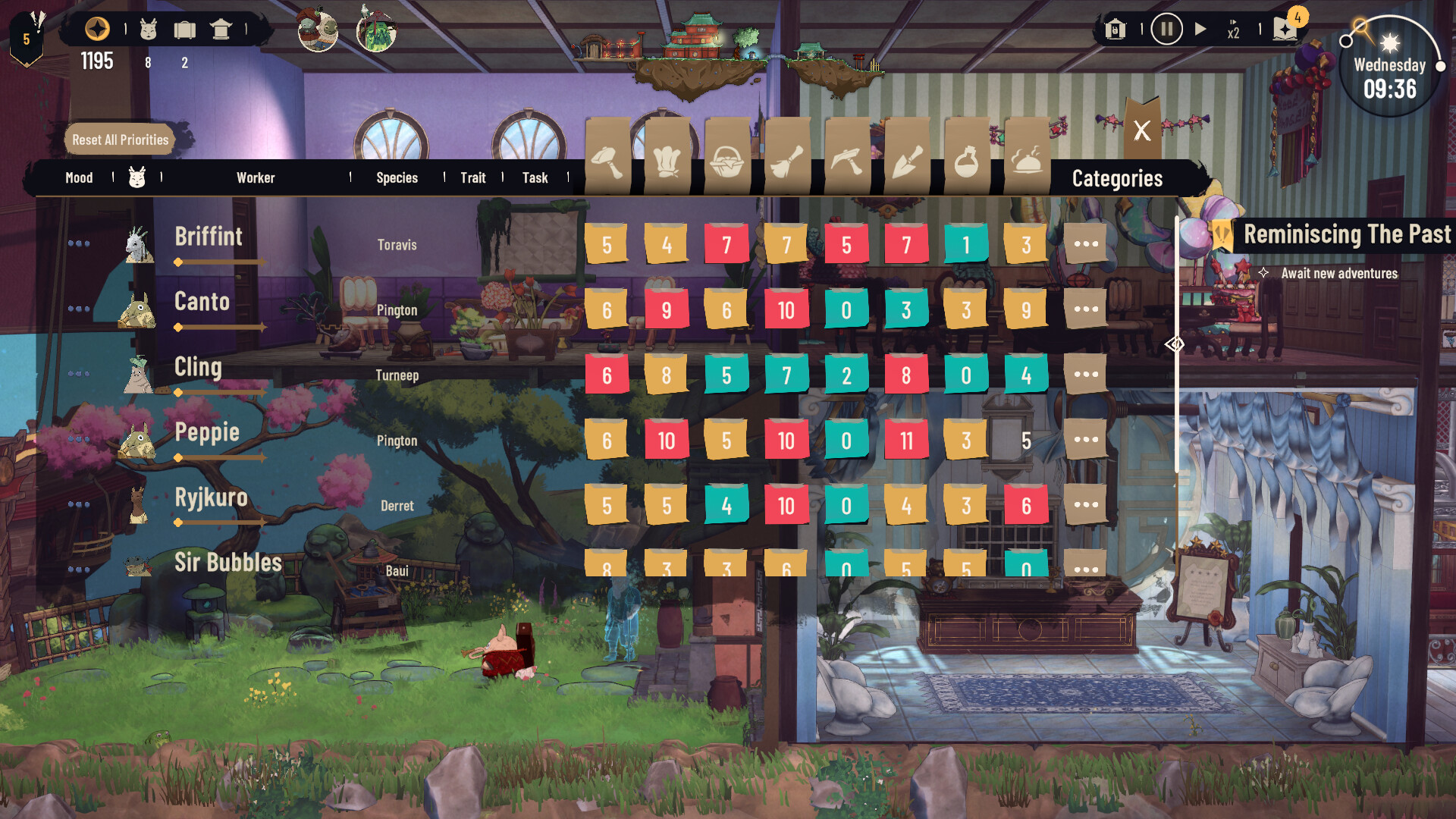1456x819 pixels.
Task: Open the serving cloche category tab
Action: click(x=1026, y=161)
